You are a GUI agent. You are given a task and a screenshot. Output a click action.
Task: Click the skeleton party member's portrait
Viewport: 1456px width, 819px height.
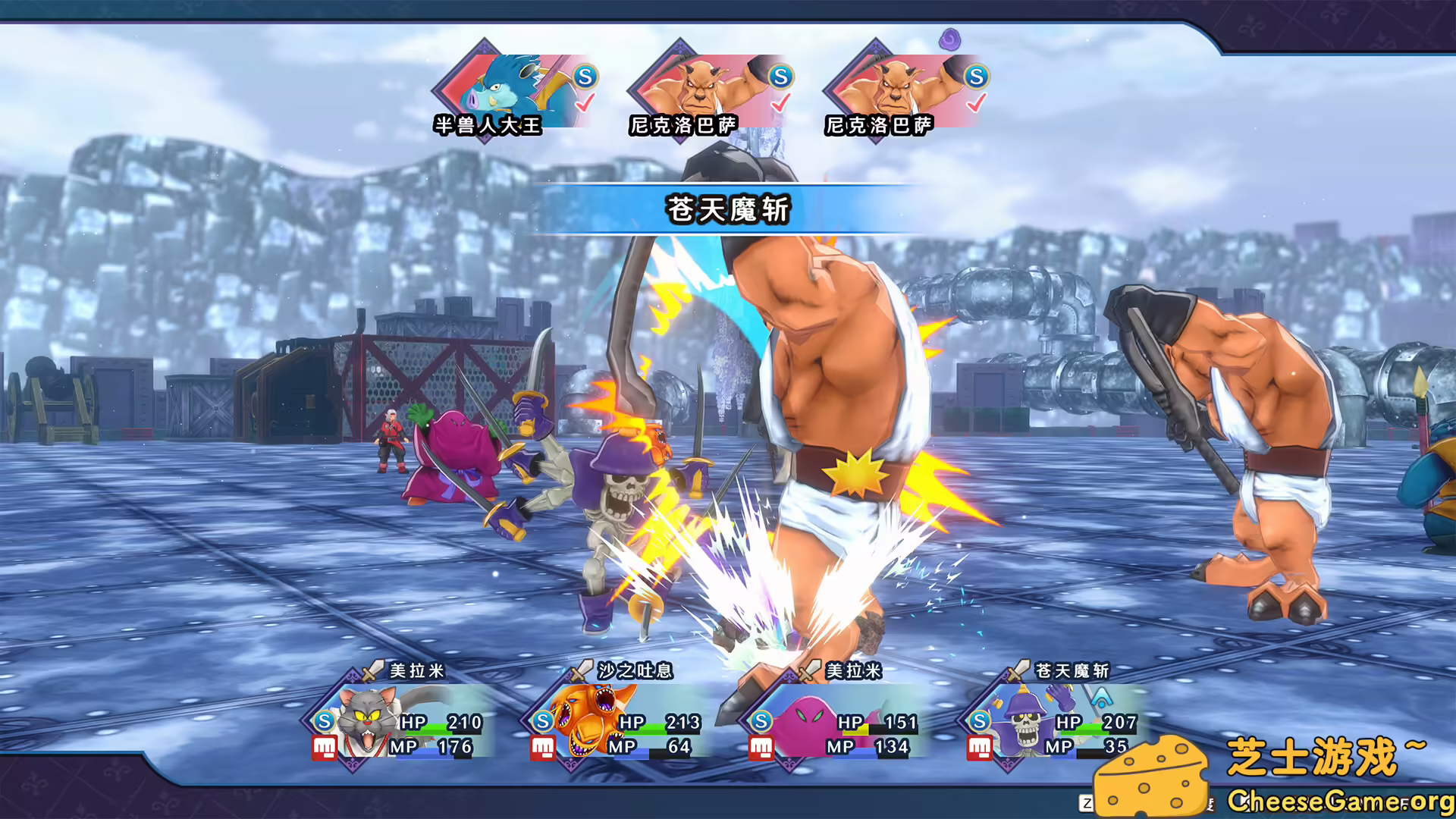point(1026,720)
